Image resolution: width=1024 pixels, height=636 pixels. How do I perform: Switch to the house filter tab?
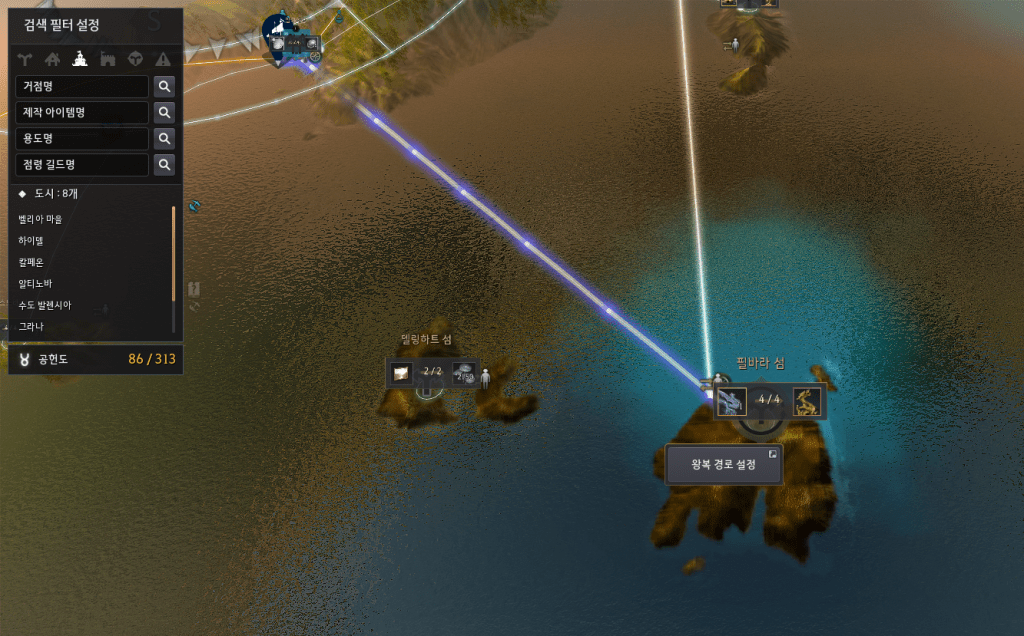[52, 59]
